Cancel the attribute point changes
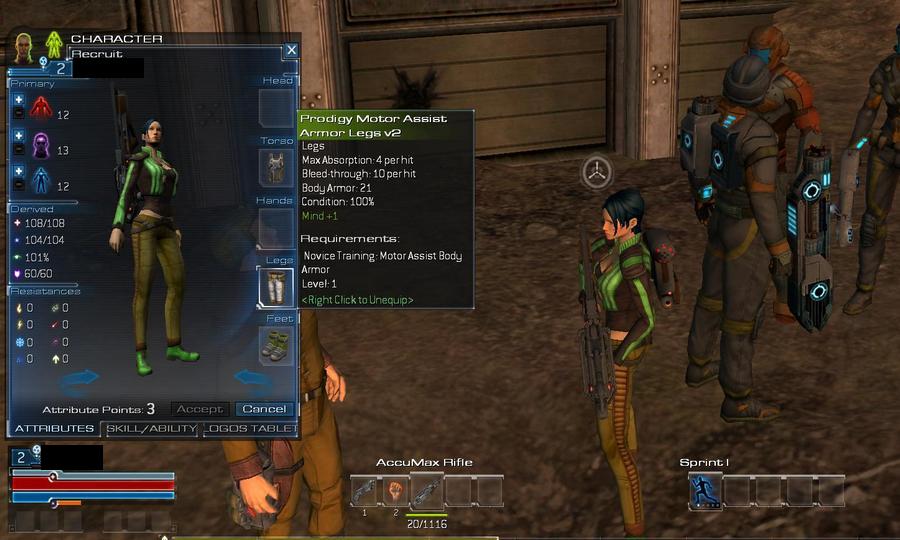900x540 pixels. click(264, 409)
